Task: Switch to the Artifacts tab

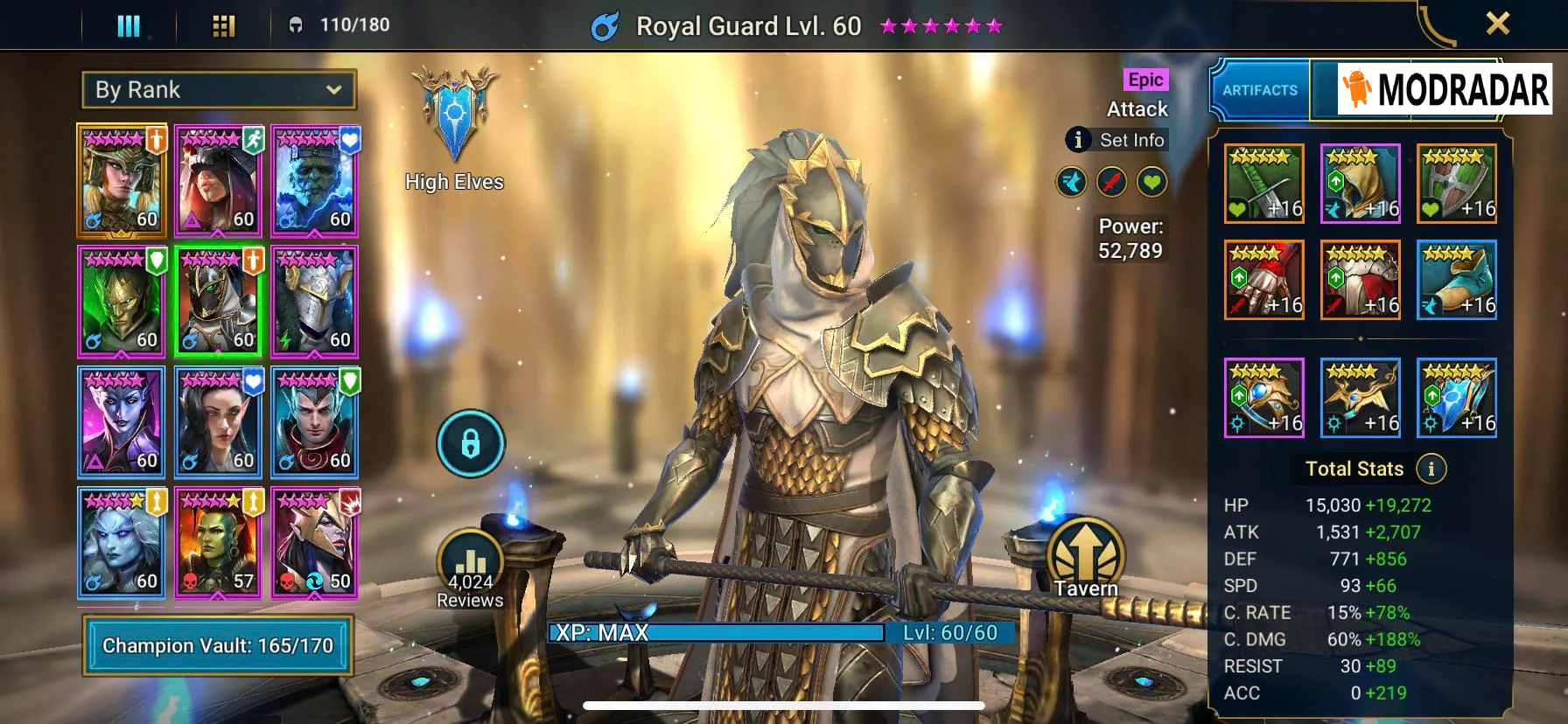Action: click(1260, 90)
